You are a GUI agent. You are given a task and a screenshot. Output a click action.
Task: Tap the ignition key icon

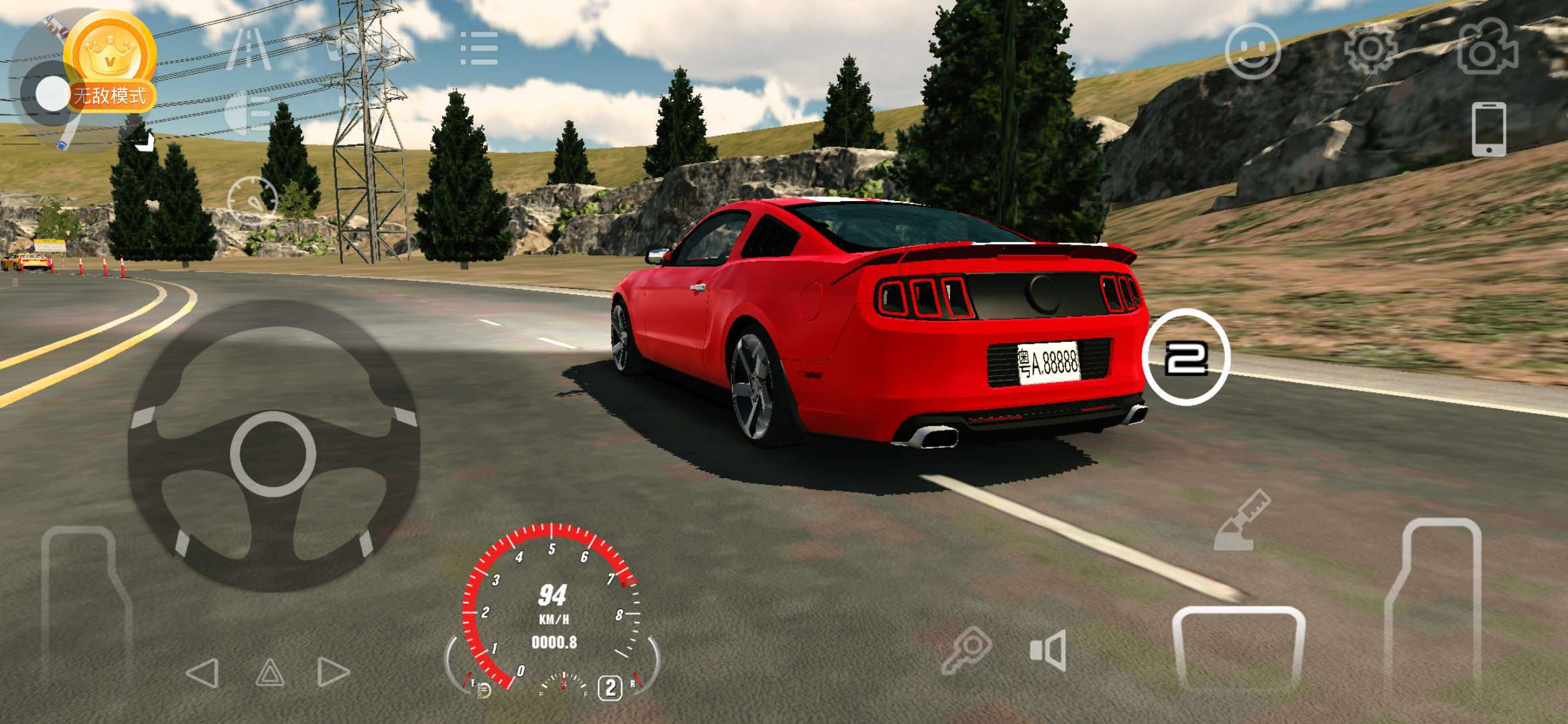click(x=966, y=649)
